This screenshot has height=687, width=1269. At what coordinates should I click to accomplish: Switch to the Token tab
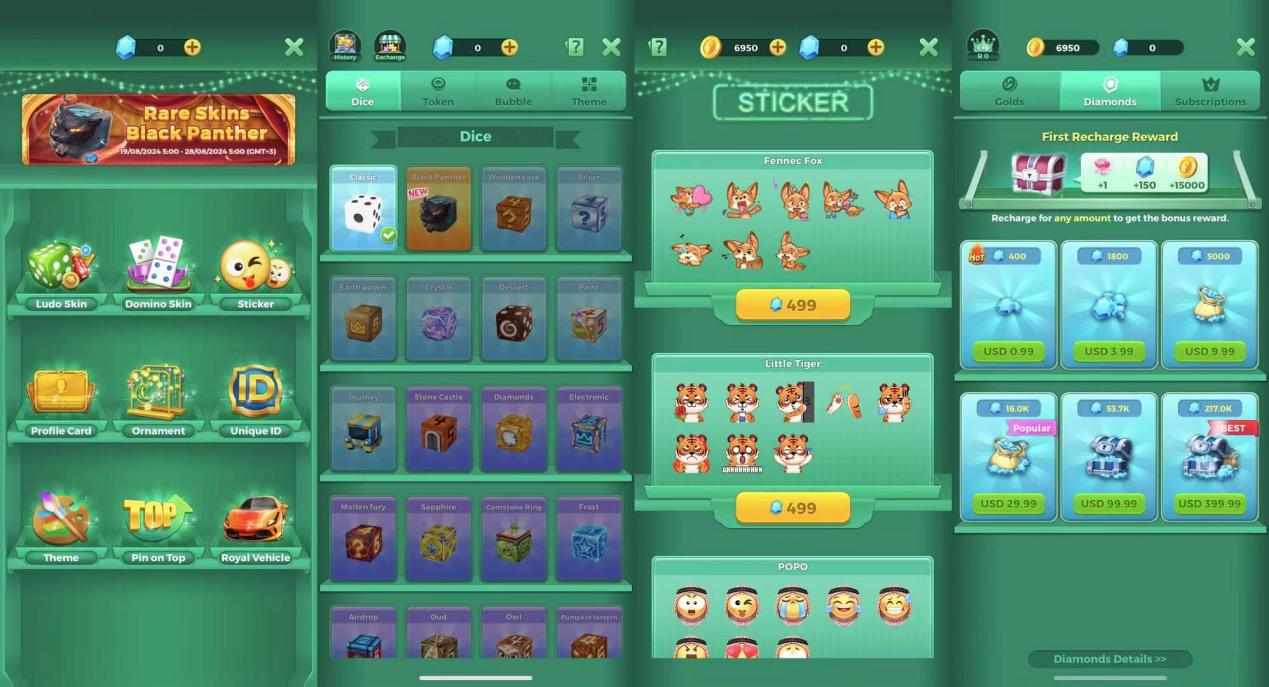(438, 91)
